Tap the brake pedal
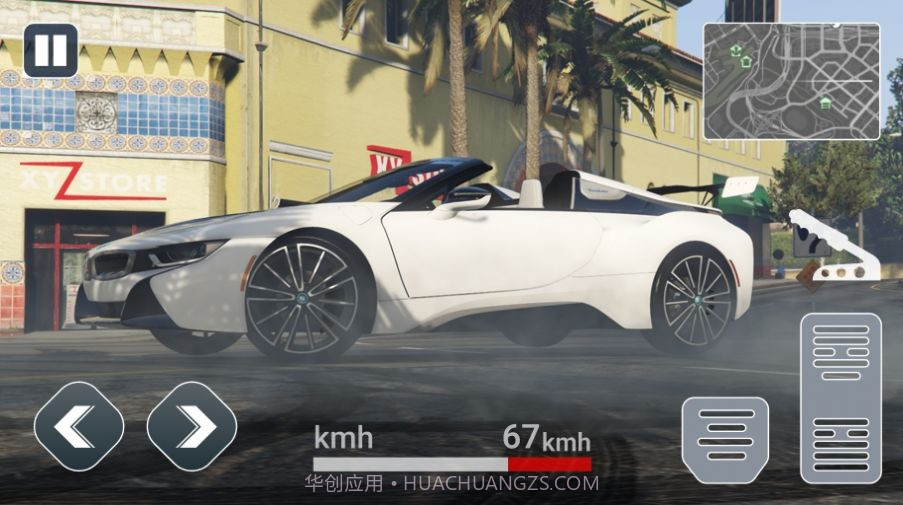 tap(725, 440)
